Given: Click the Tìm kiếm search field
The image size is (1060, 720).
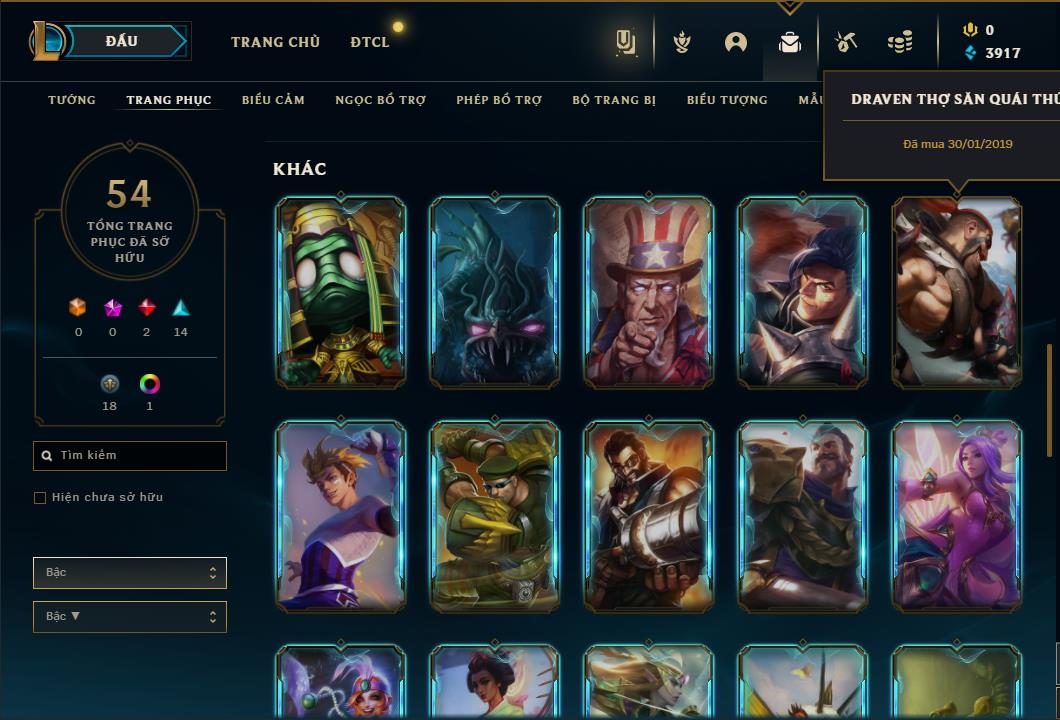Looking at the screenshot, I should click(x=130, y=456).
